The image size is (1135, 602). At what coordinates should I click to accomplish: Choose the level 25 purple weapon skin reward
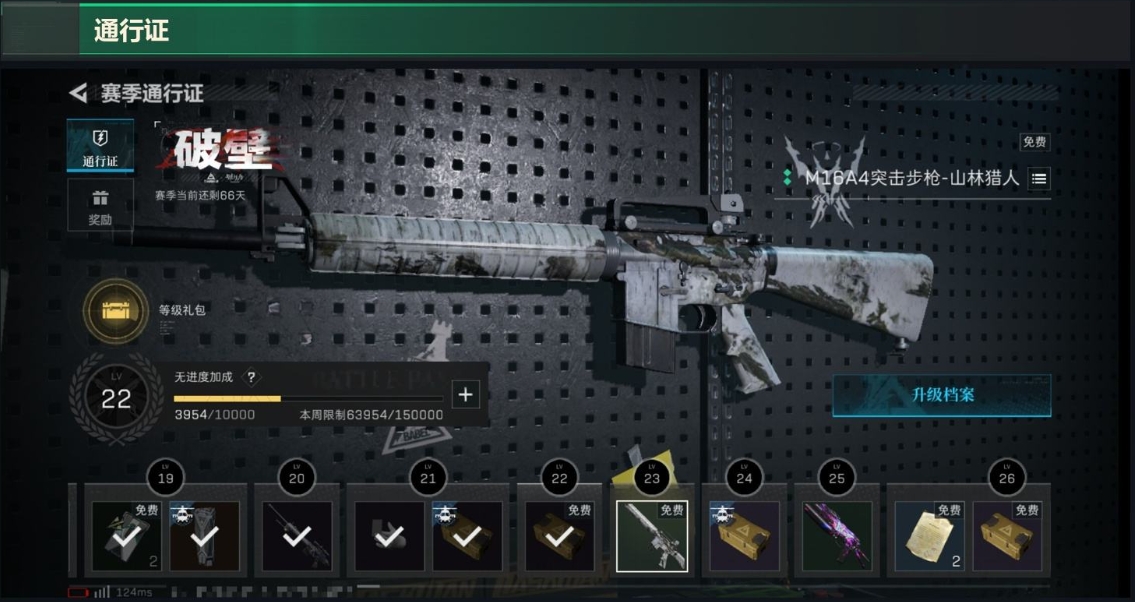[x=838, y=536]
